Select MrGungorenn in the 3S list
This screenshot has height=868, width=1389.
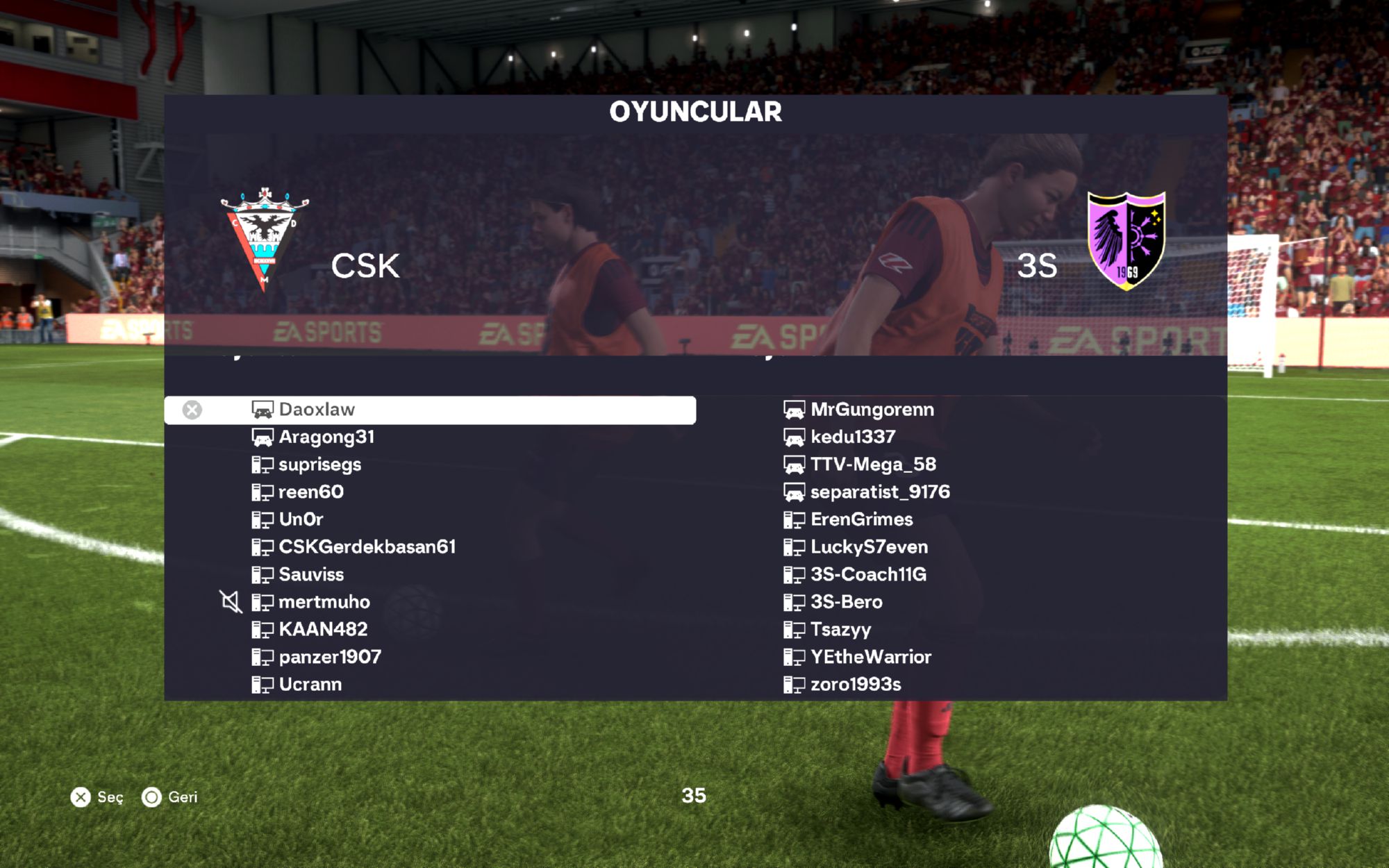pos(872,410)
